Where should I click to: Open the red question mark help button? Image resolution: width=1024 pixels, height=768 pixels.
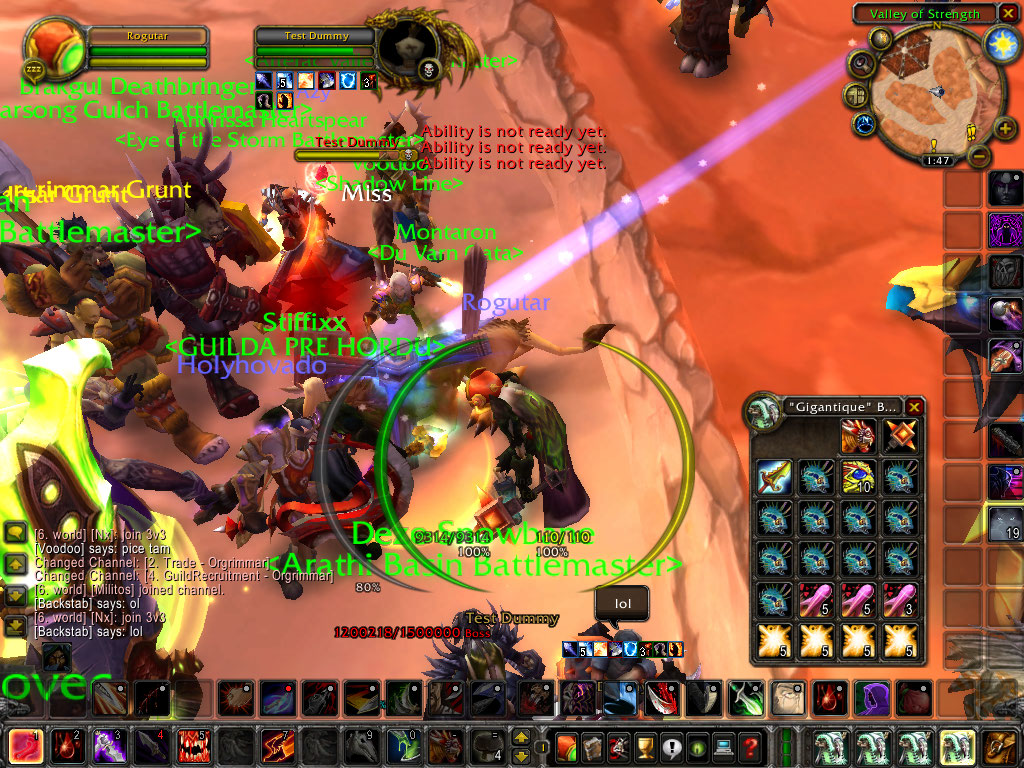coord(750,746)
